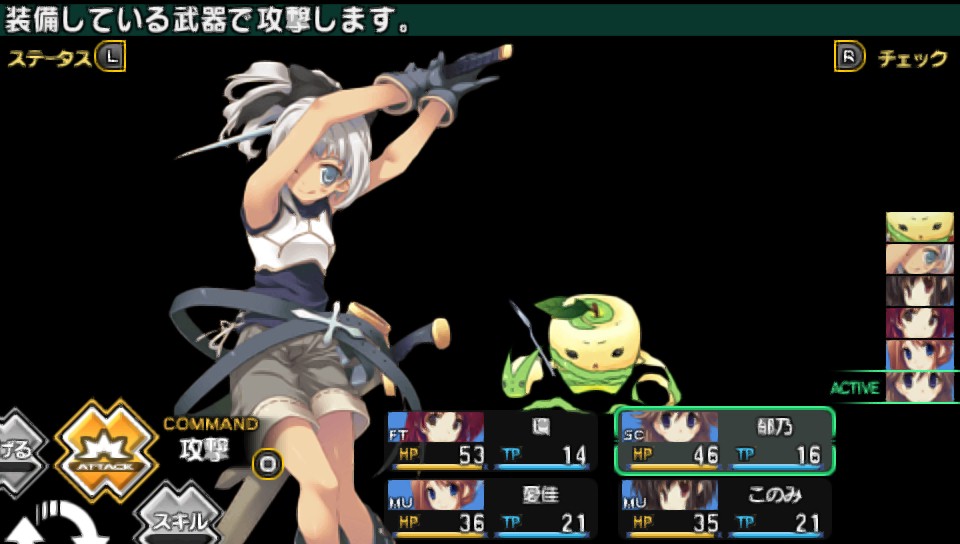Click the yellow apple enemy turn-order portrait
This screenshot has height=544, width=960.
pyautogui.click(x=919, y=227)
